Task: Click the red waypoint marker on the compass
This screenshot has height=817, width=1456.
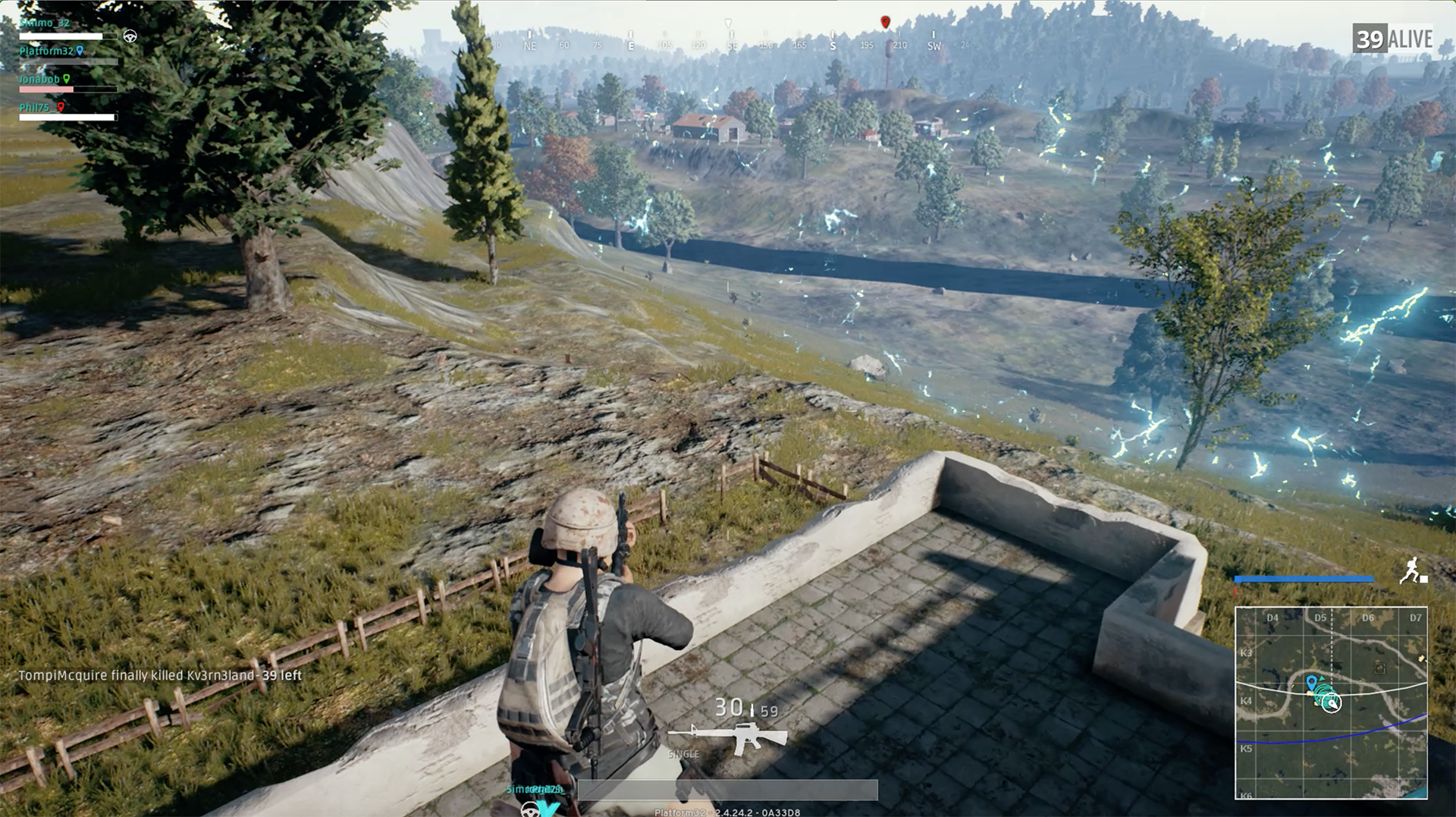Action: coord(884,22)
